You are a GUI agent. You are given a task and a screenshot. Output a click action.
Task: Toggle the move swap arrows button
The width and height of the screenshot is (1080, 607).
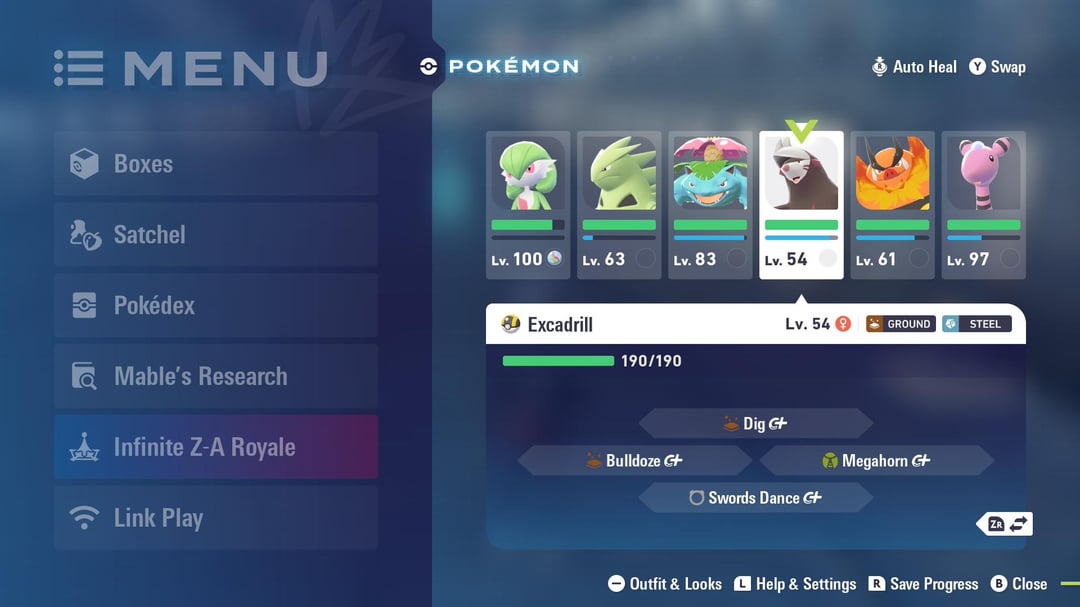coord(1007,524)
